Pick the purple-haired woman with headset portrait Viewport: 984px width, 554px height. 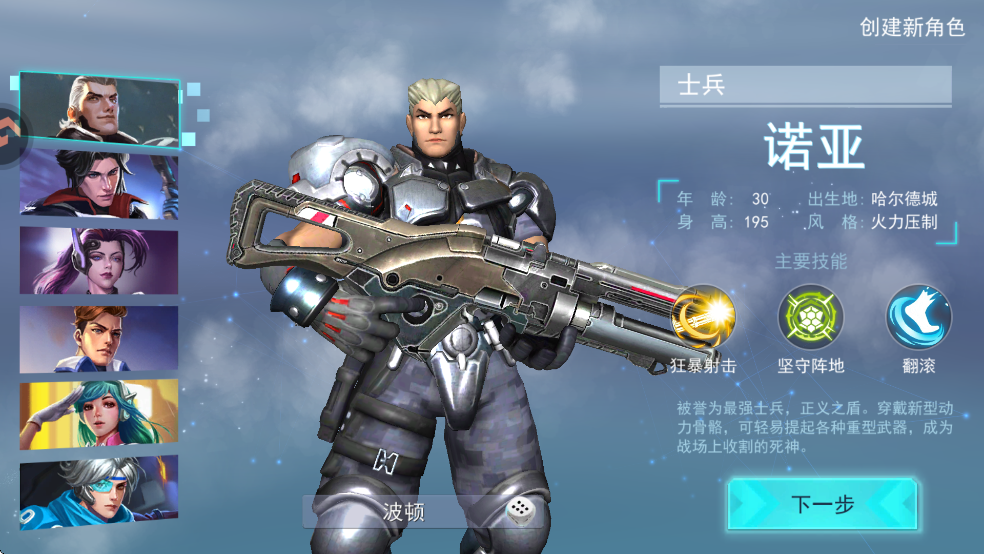pos(98,260)
